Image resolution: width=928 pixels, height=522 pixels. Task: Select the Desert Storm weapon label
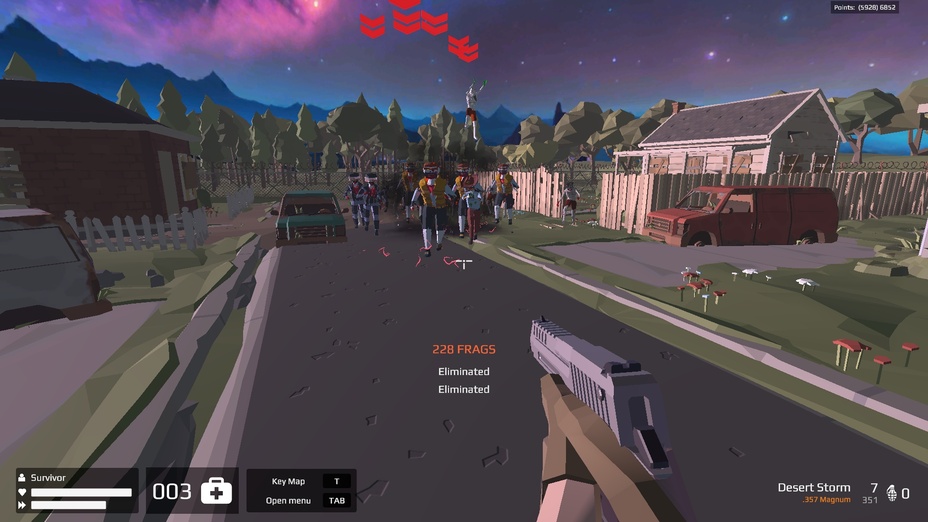coord(814,488)
